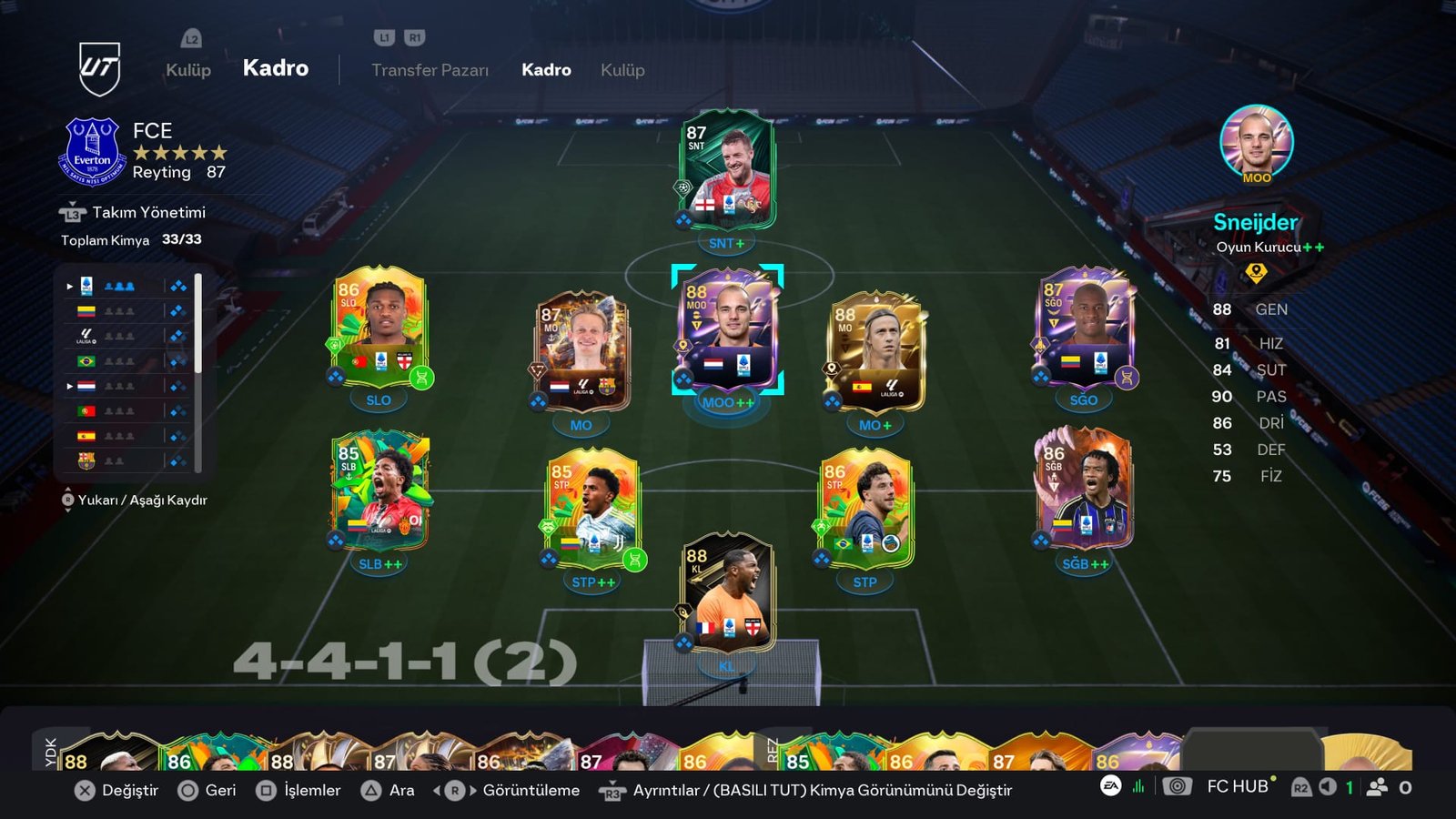Choose the 86 SLO left winger card
1456x819 pixels.
tap(379, 328)
